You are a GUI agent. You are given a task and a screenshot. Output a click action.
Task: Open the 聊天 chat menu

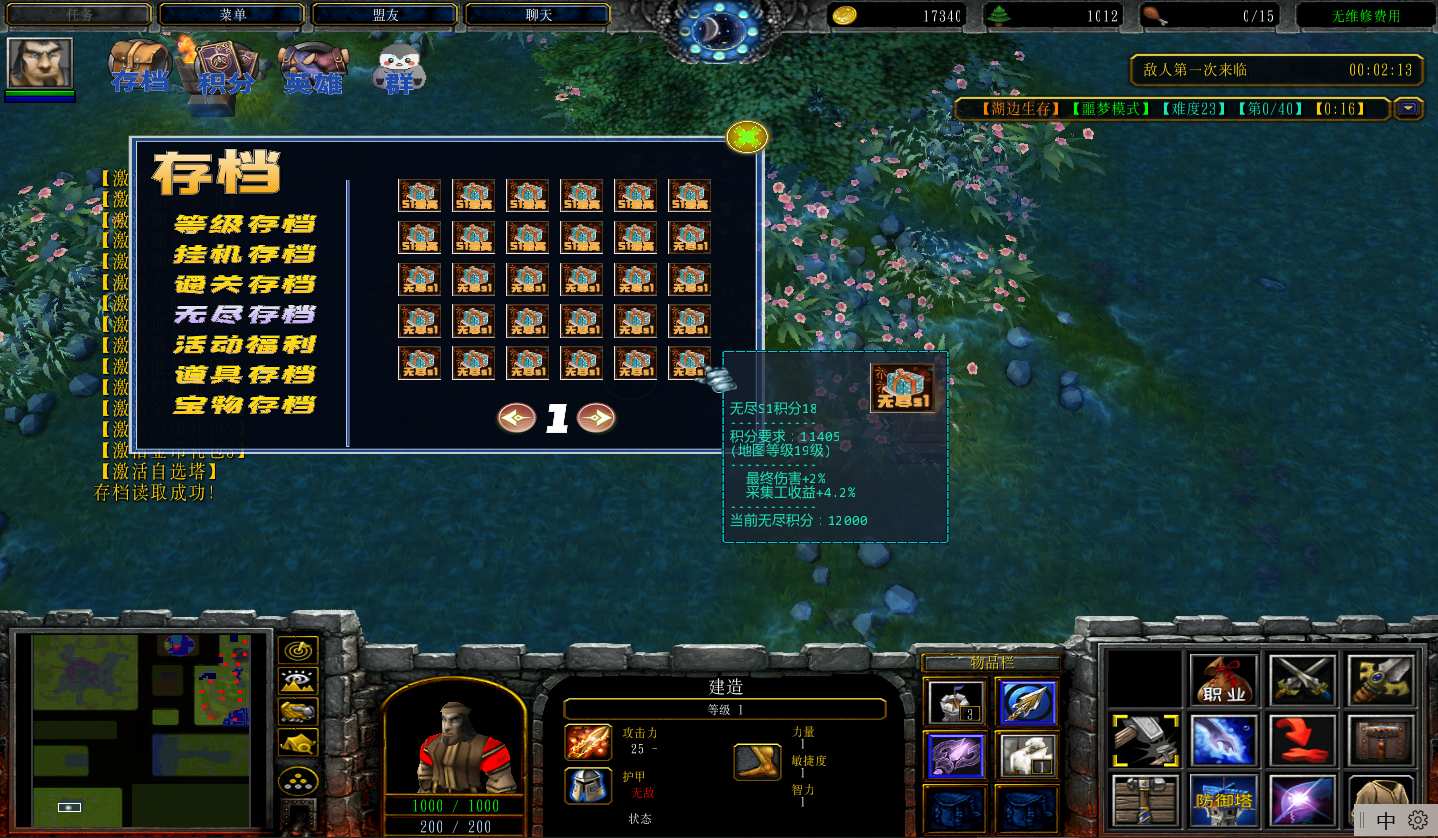[538, 15]
